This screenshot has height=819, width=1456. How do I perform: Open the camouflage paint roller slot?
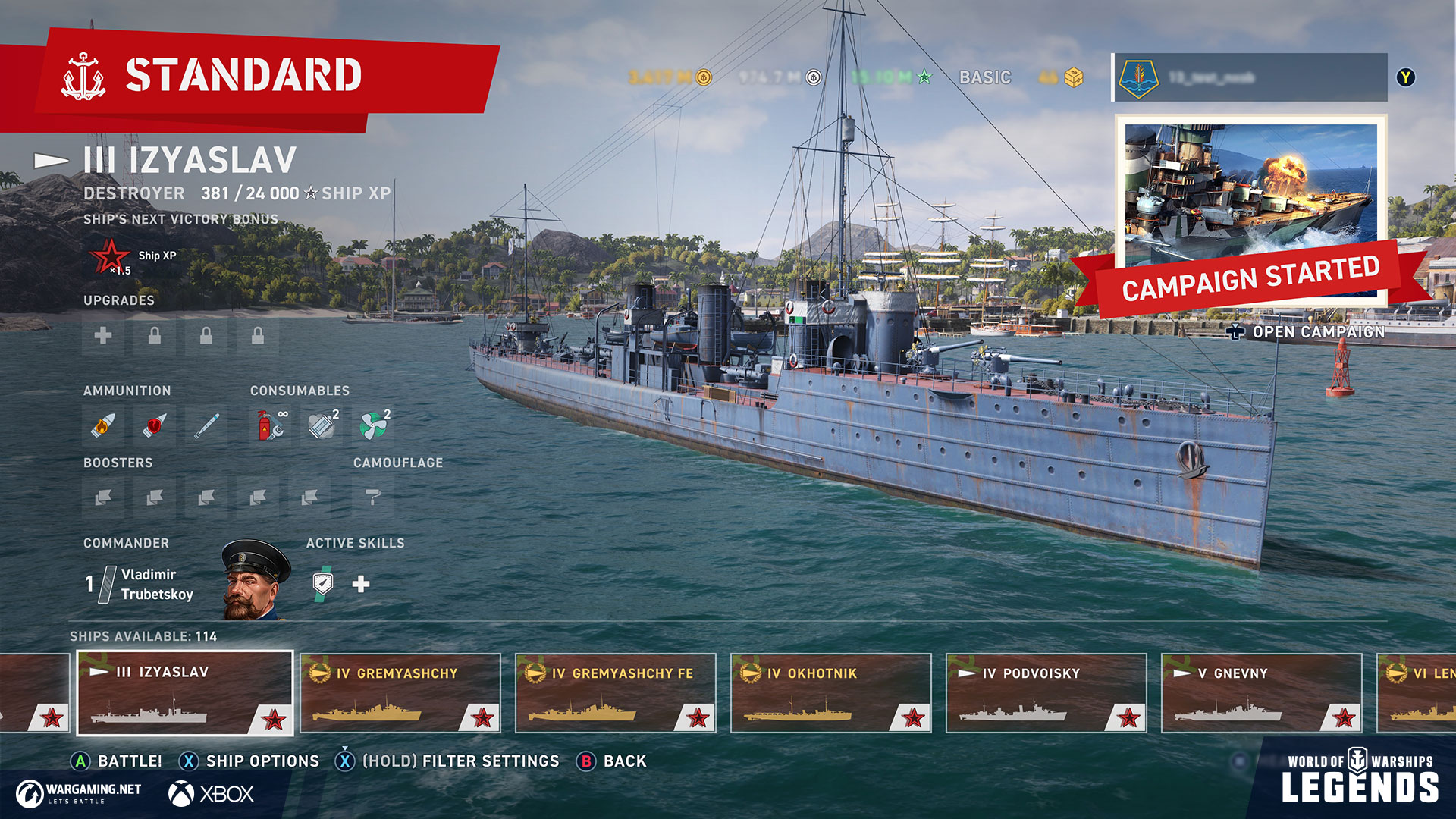pyautogui.click(x=372, y=497)
